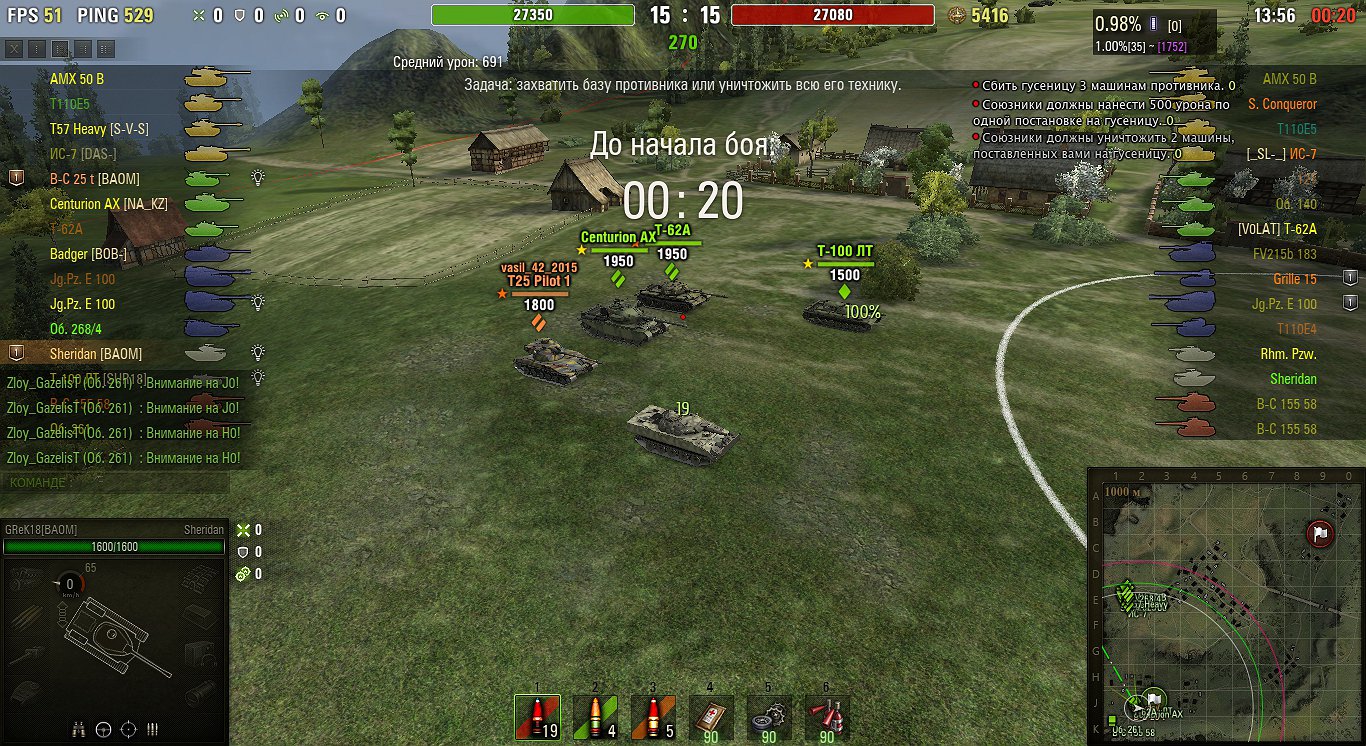Click Zloy_GazelisT's name in the chat
Screen dimensions: 1366x746
click(40, 384)
